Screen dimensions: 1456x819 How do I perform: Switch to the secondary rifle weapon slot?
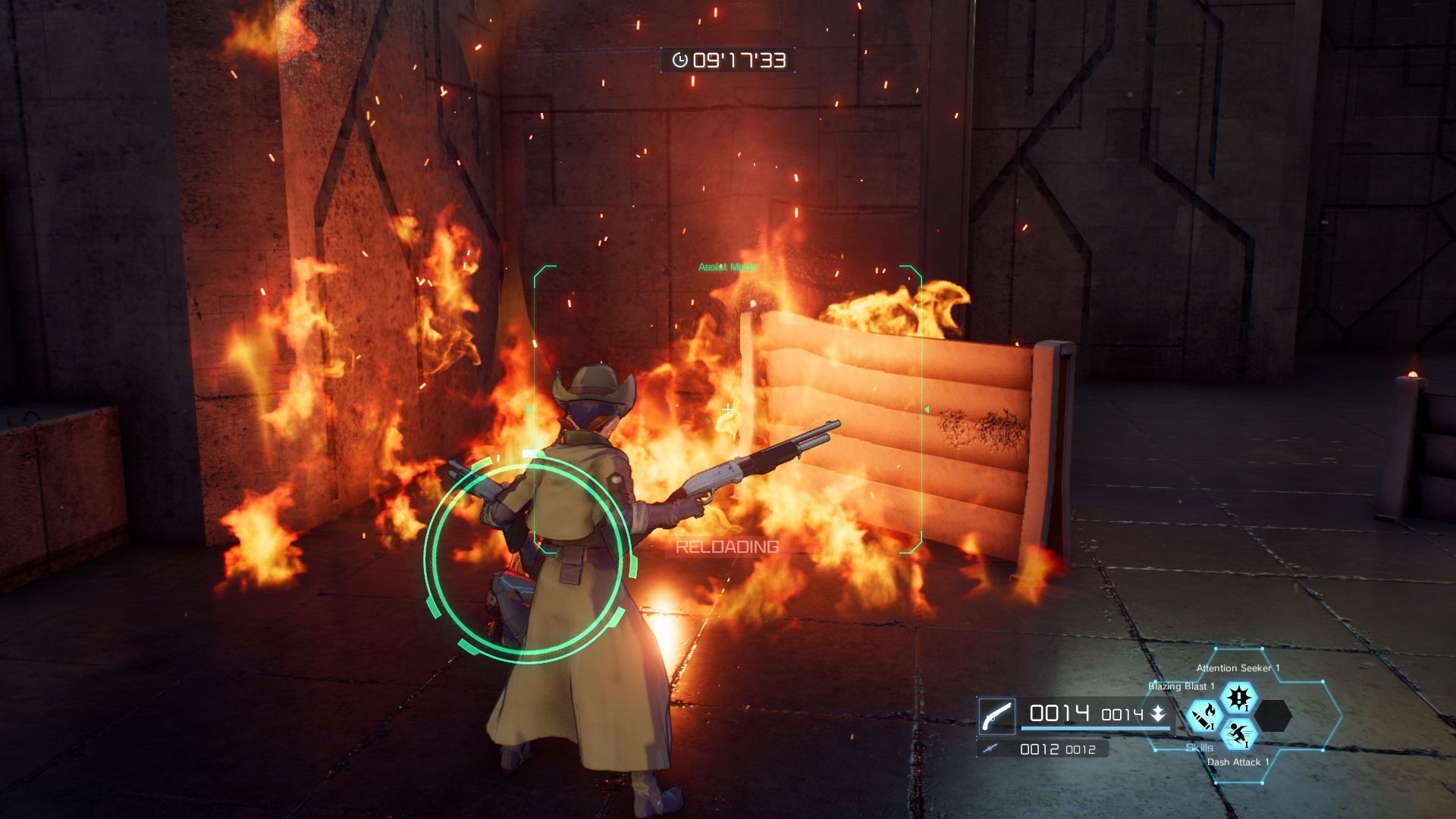(988, 749)
